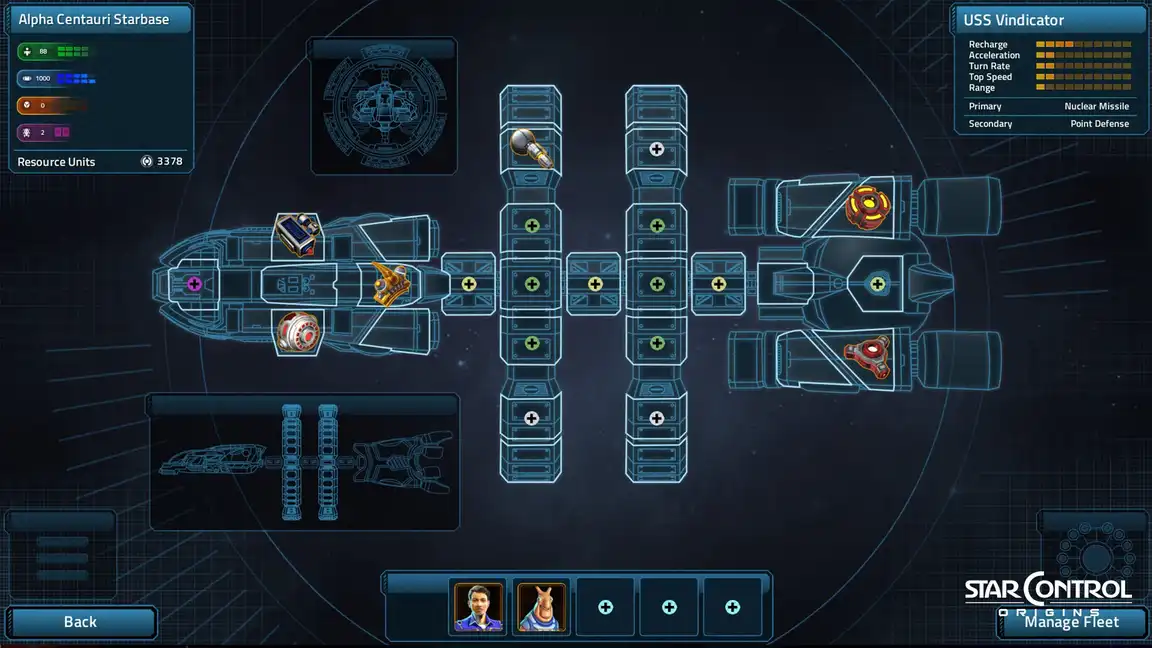
Task: Select the blue device module slot
Action: click(x=297, y=237)
